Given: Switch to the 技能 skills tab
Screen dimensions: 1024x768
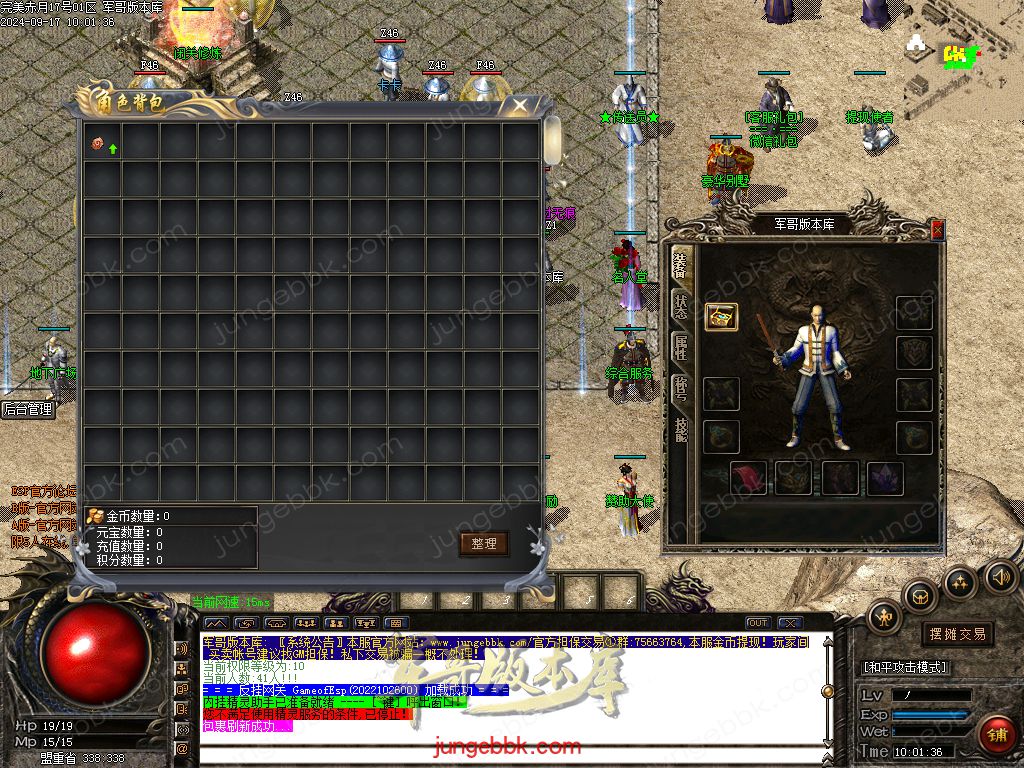Looking at the screenshot, I should [681, 429].
